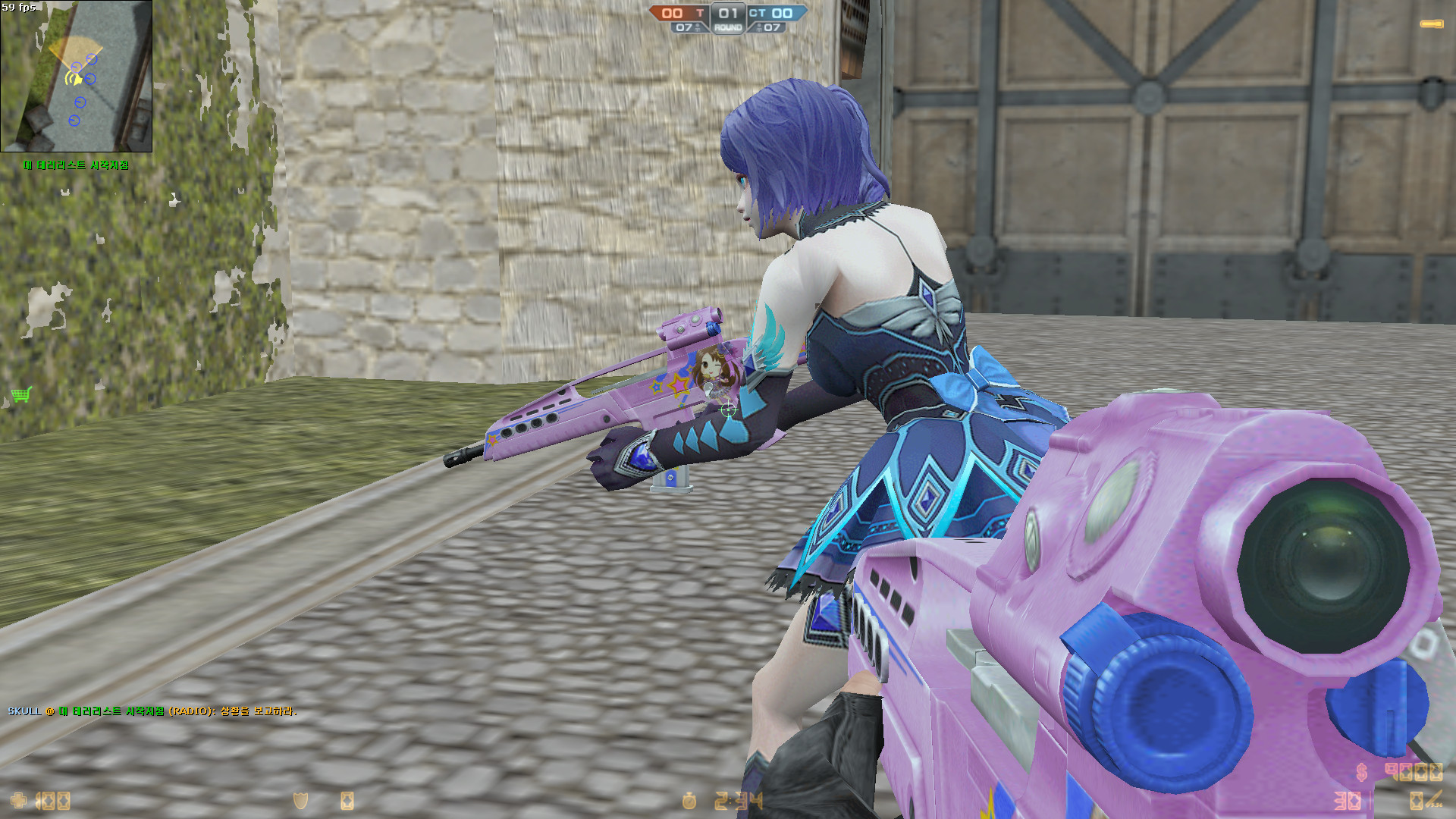Click the round timer clock icon

[x=689, y=802]
